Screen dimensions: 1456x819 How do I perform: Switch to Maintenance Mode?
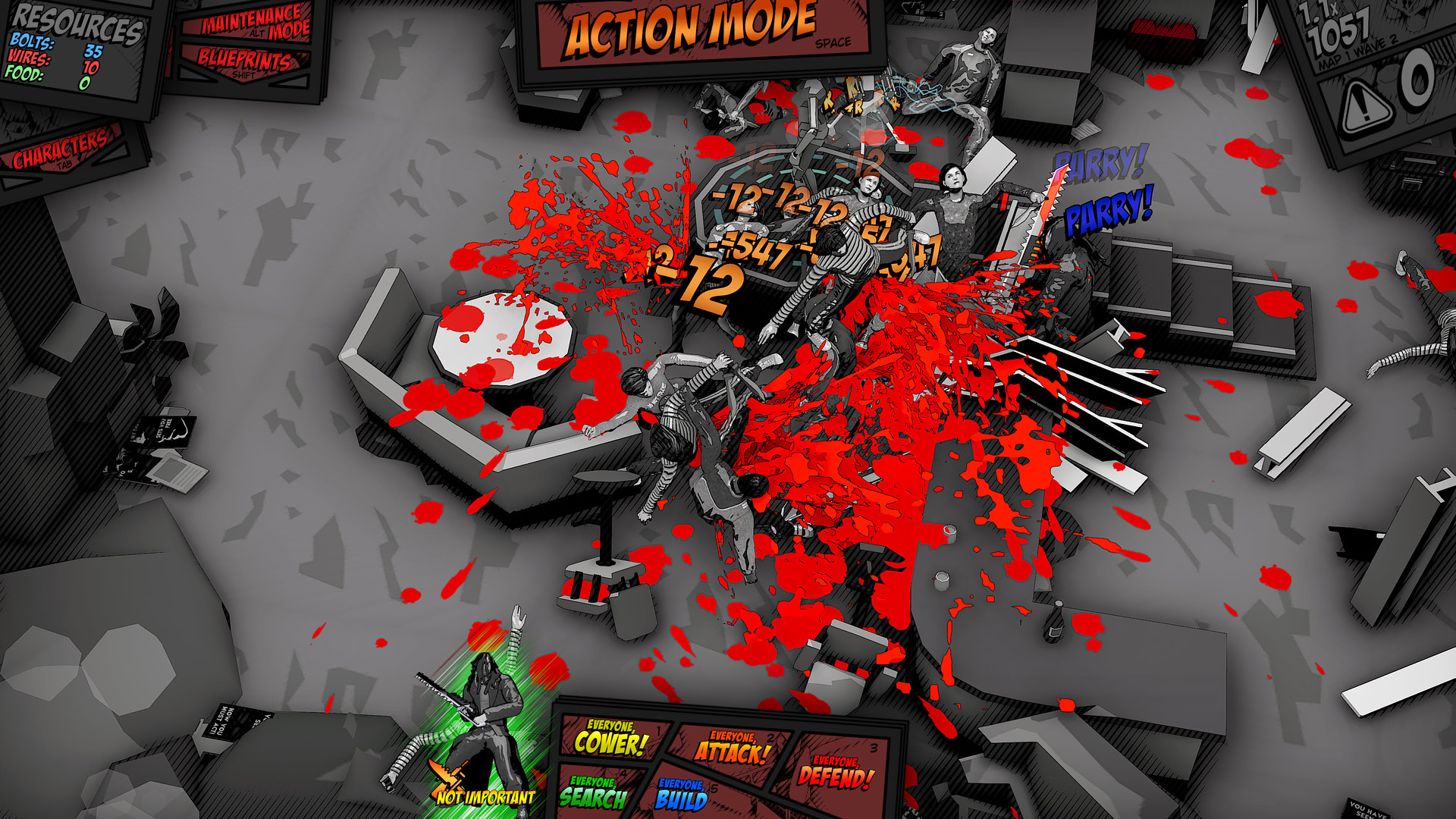(255, 23)
